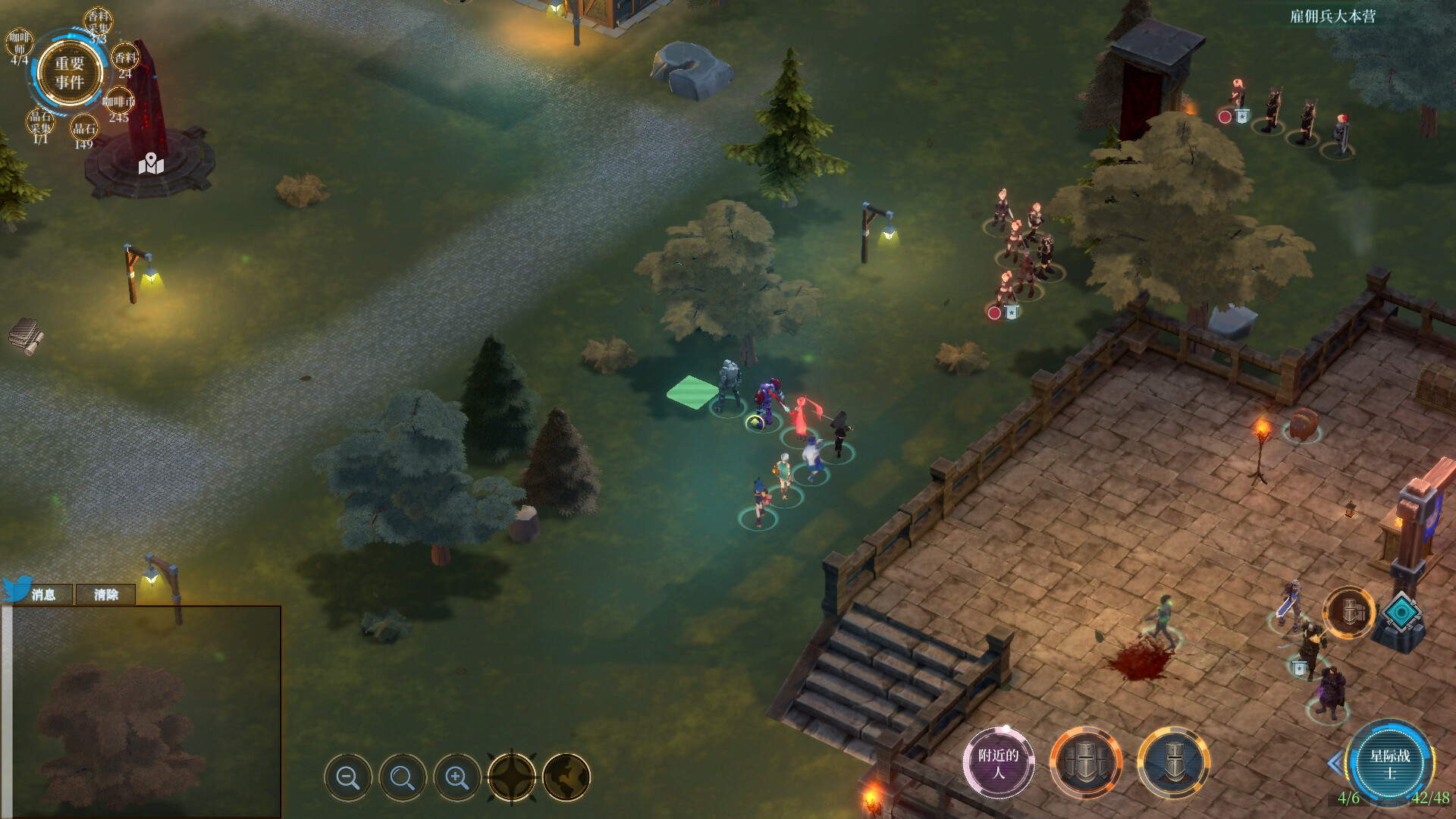
Task: Zoom in with the plus magnifier
Action: point(457,777)
